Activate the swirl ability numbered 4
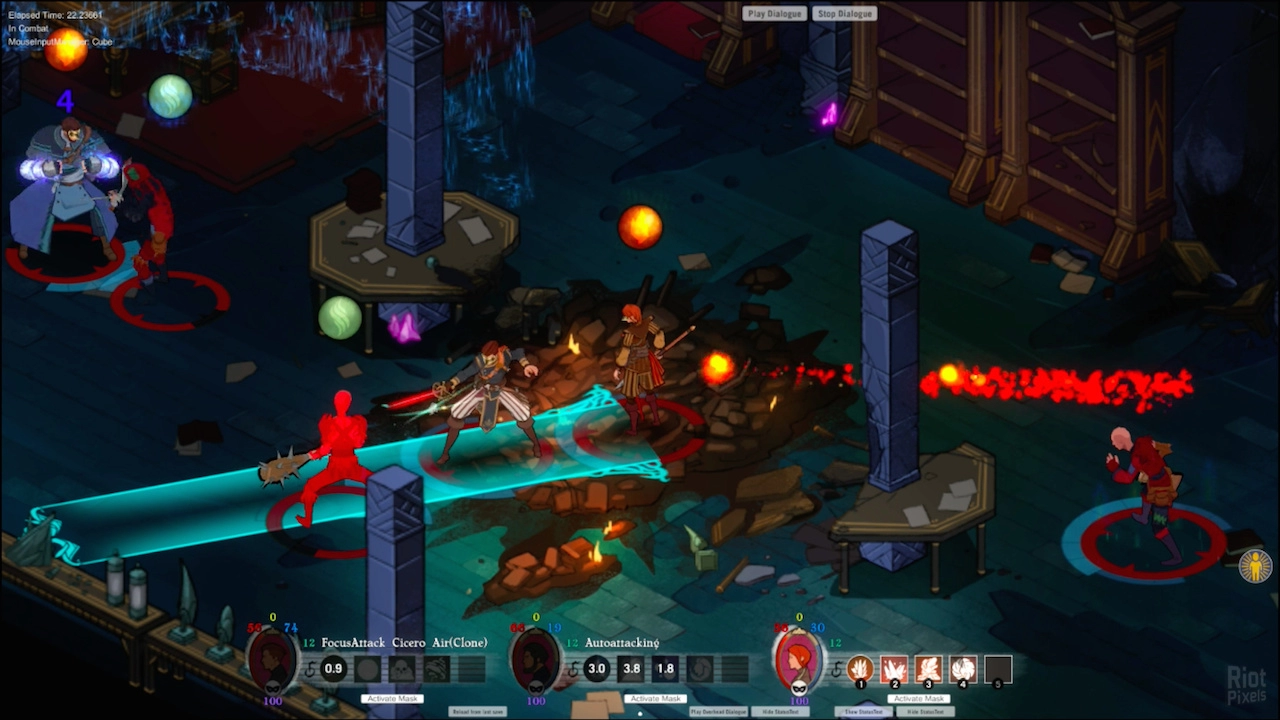Screen dimensions: 1280x720 [963, 669]
